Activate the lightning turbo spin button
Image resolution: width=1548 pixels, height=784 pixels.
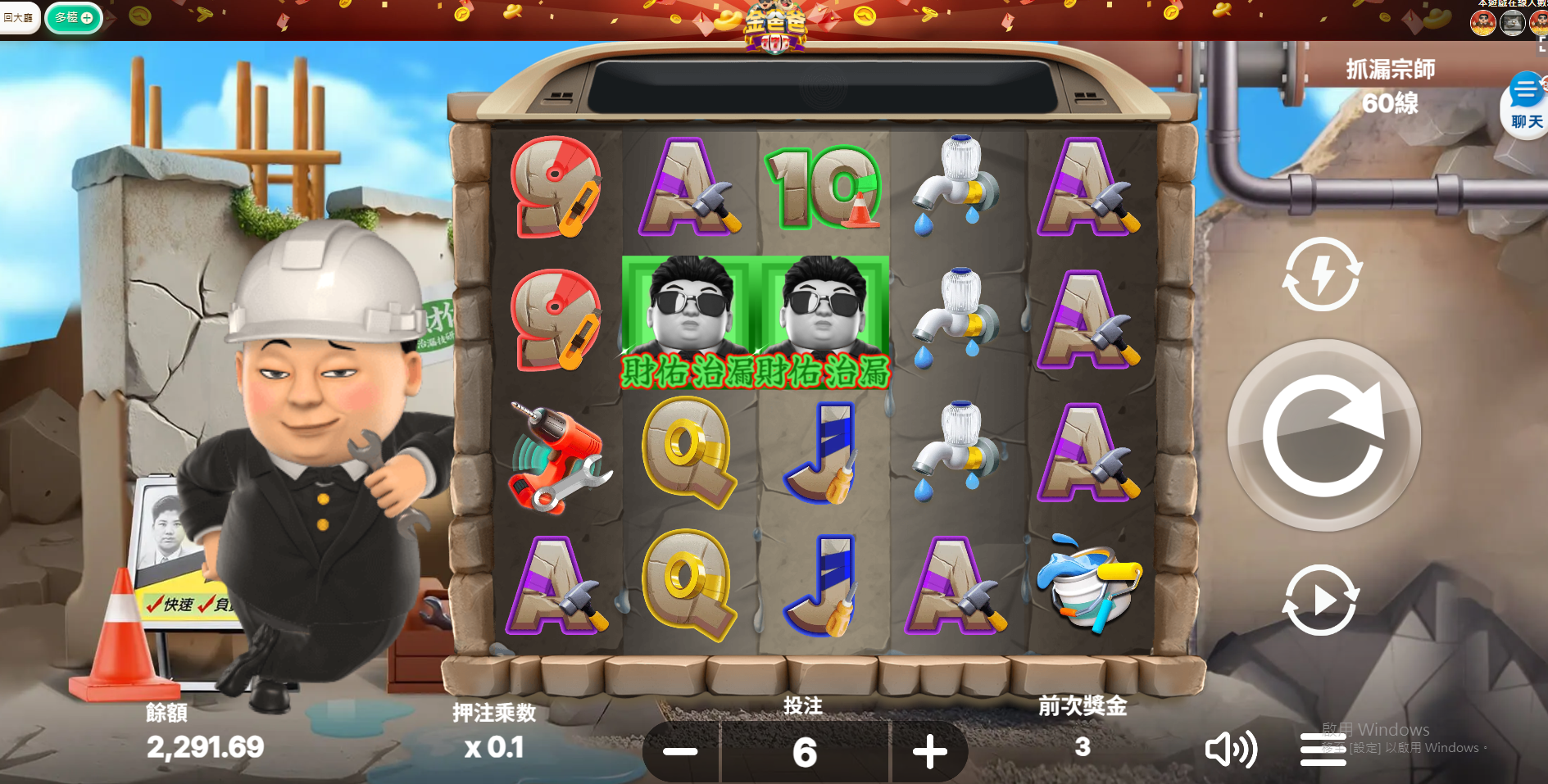[x=1322, y=274]
